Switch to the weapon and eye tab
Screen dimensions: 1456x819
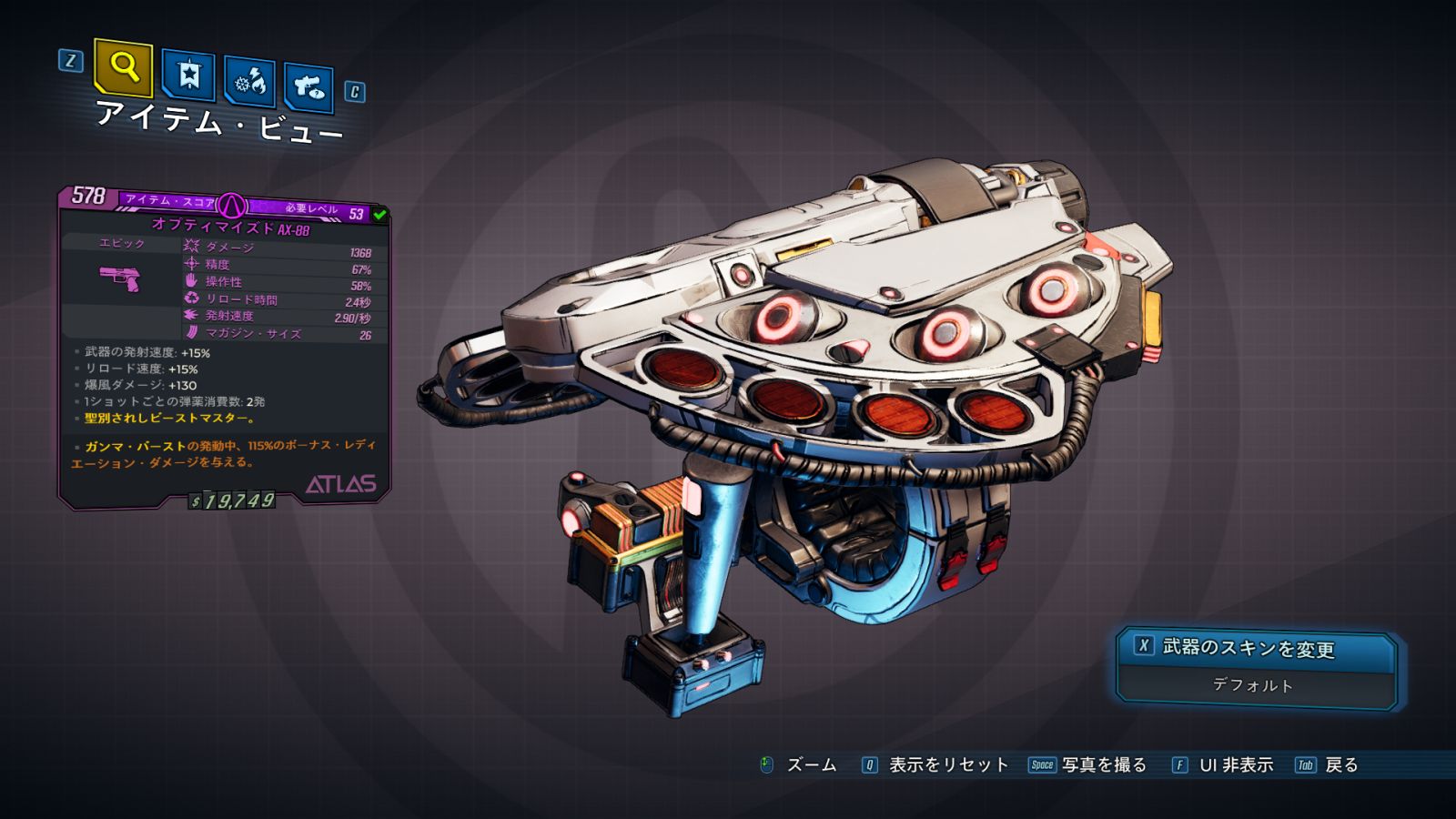(x=308, y=88)
